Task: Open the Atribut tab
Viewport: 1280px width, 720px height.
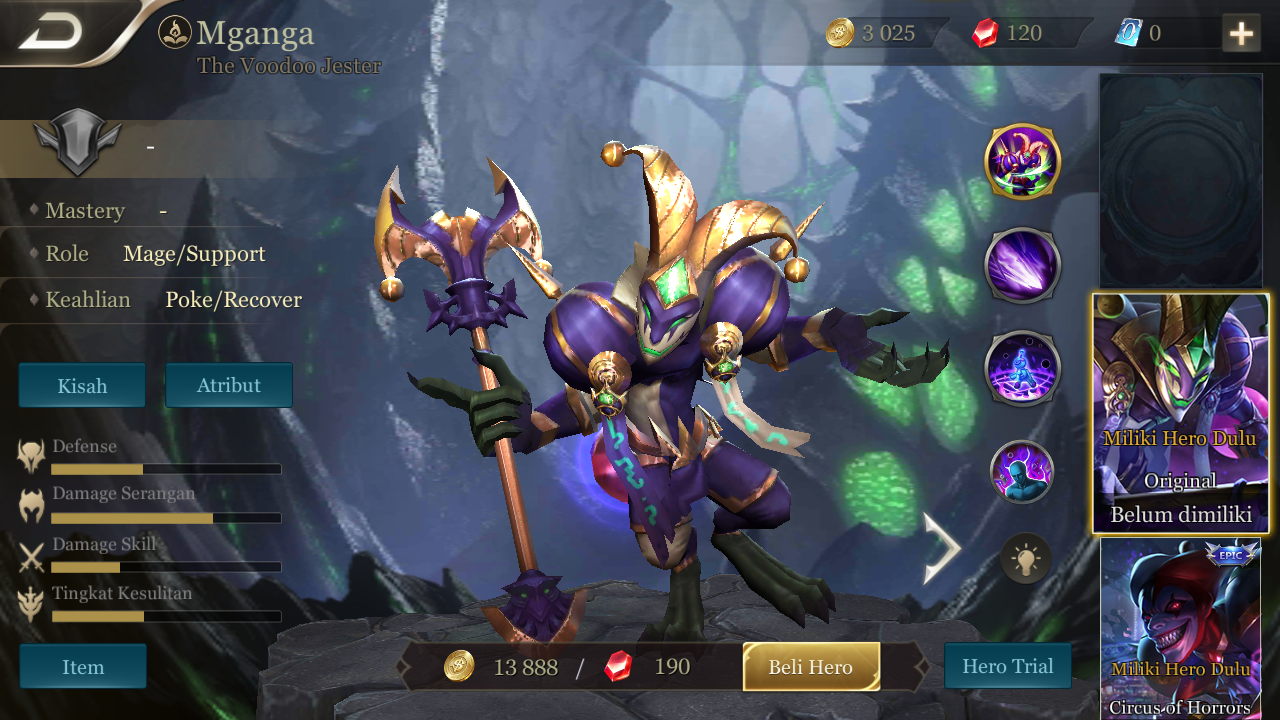Action: 229,385
